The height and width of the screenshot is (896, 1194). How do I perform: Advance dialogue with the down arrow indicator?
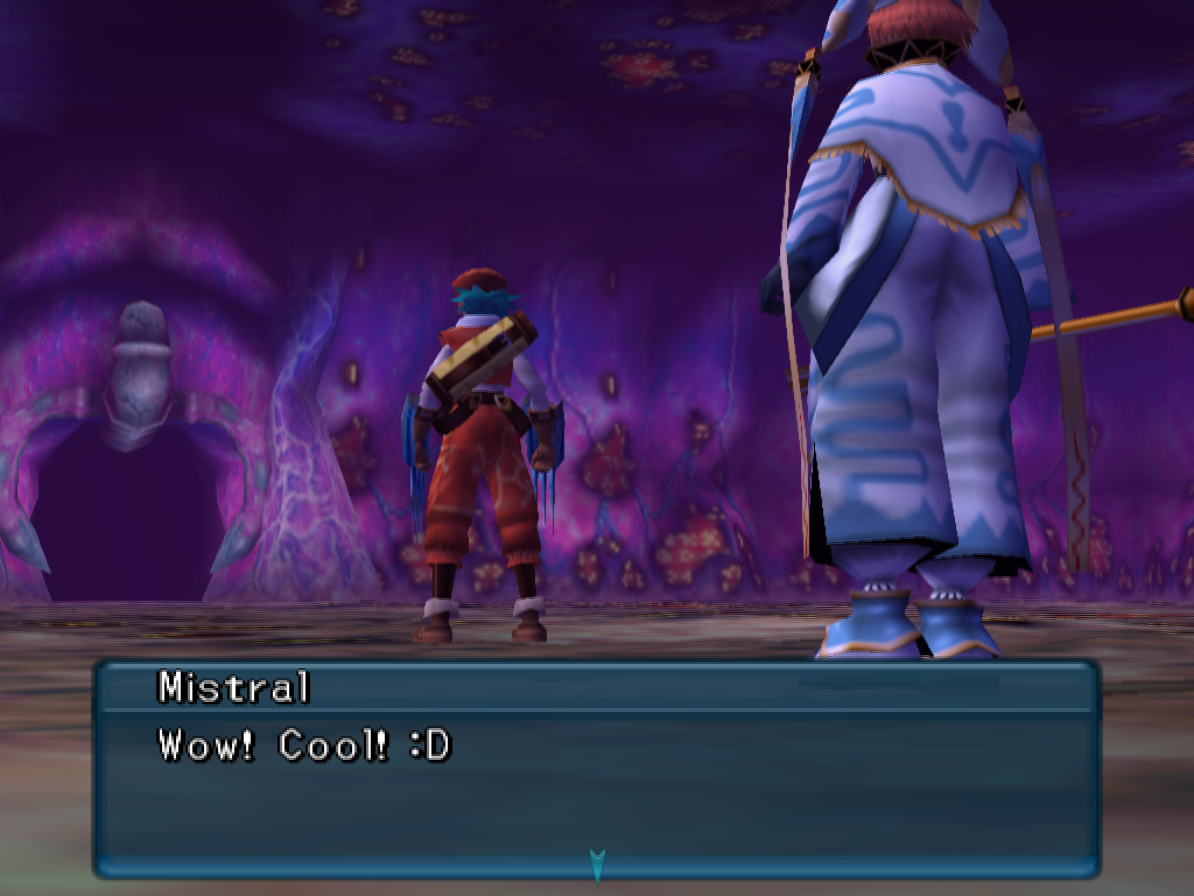(597, 864)
